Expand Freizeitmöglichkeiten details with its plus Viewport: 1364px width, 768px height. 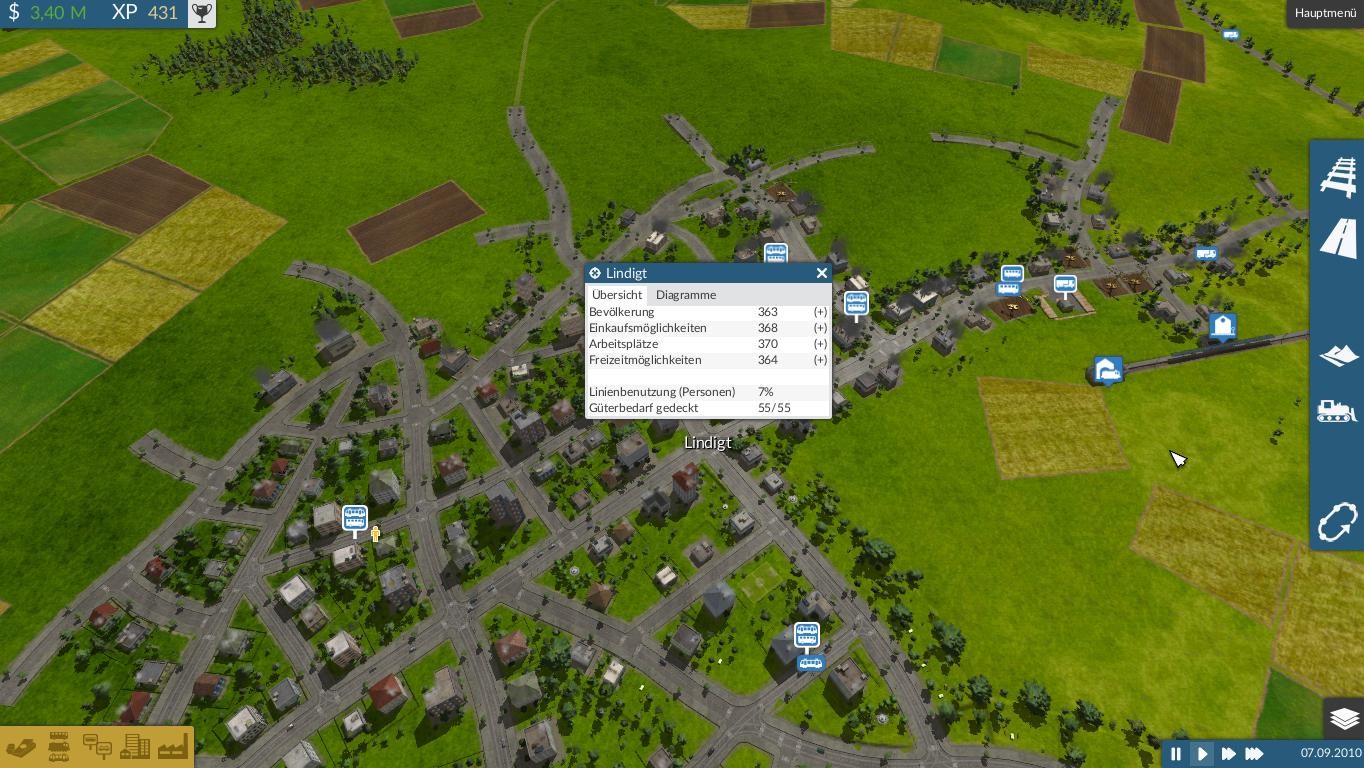click(820, 360)
